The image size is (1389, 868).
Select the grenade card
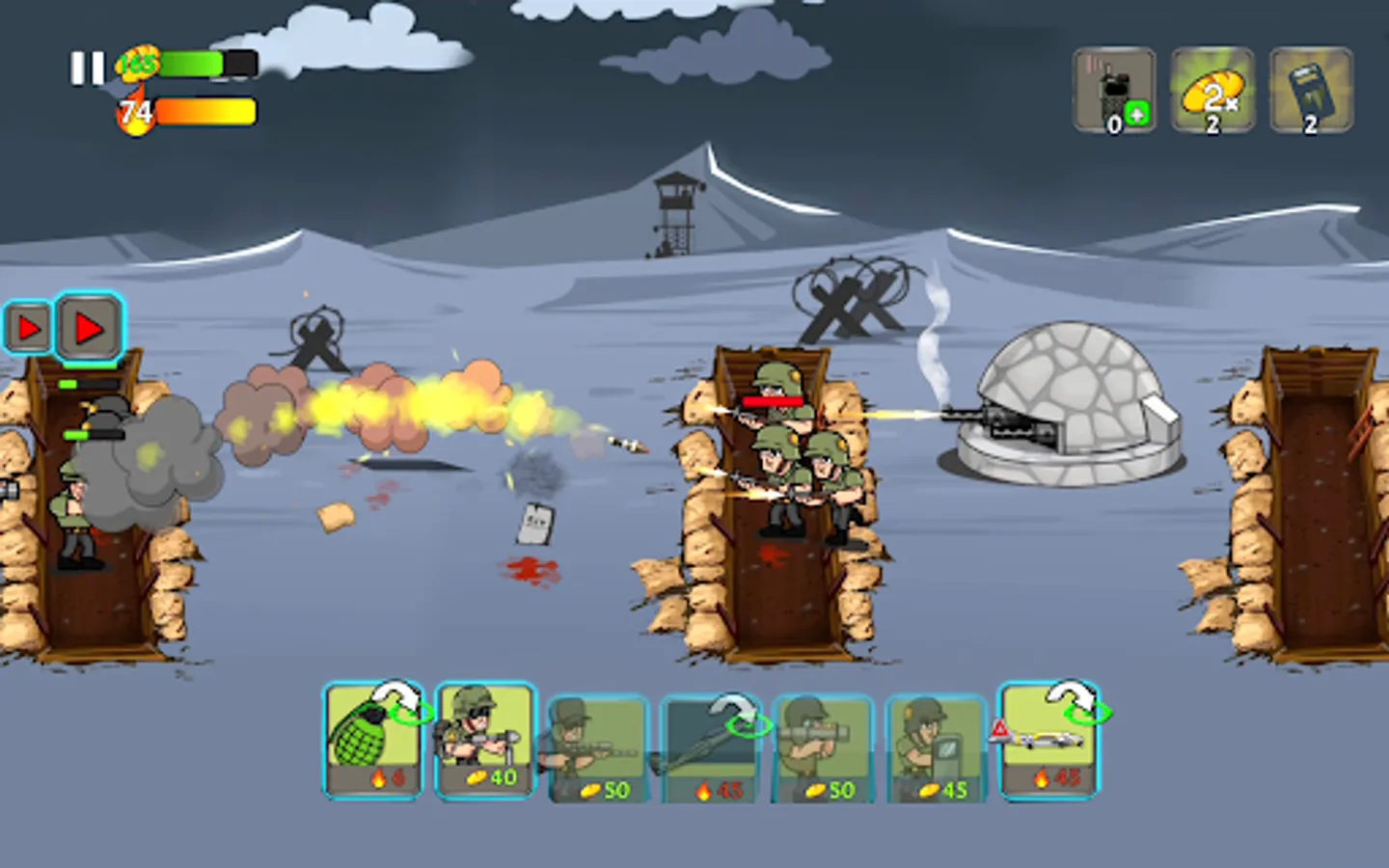[373, 743]
